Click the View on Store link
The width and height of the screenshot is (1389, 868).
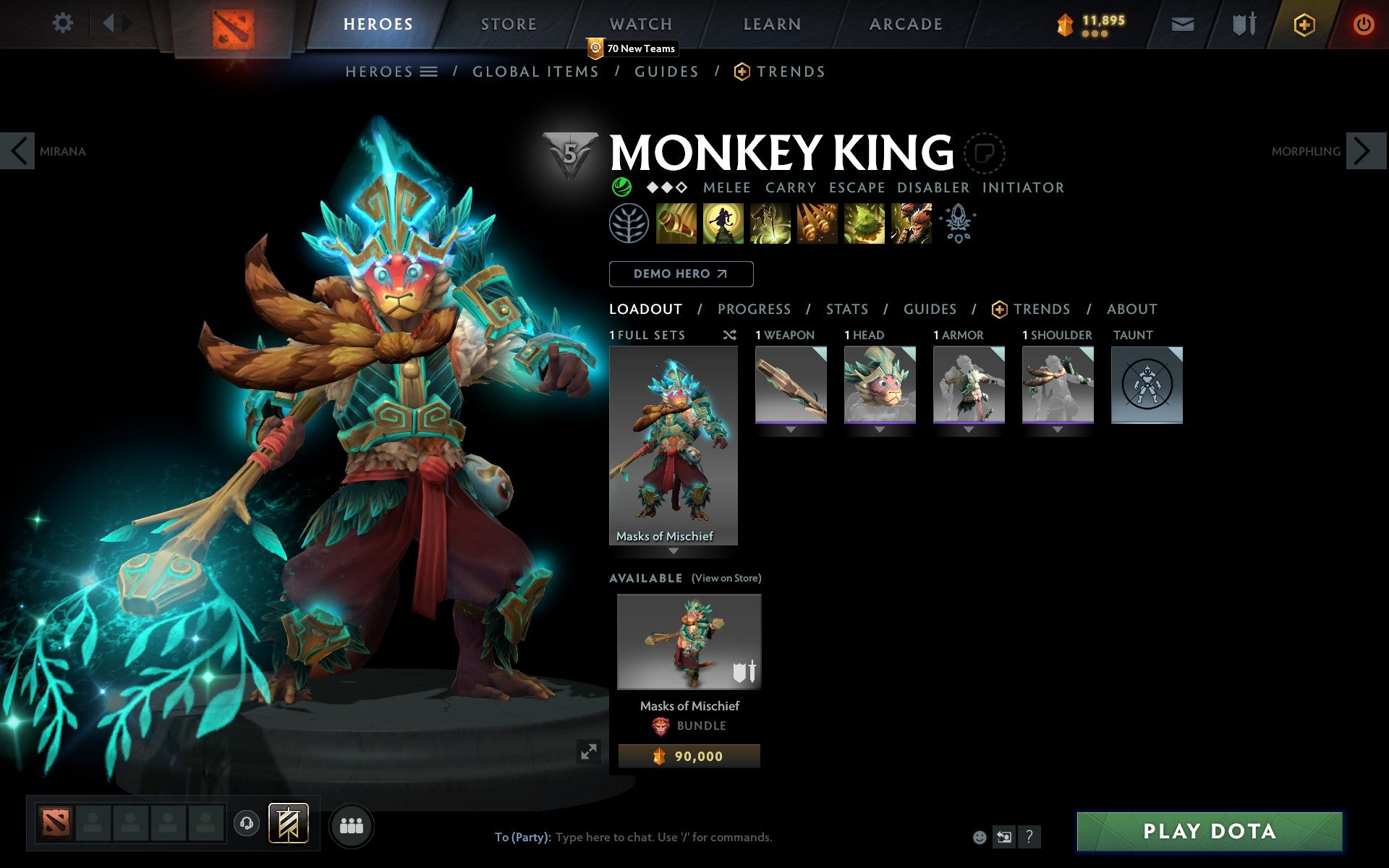tap(726, 578)
